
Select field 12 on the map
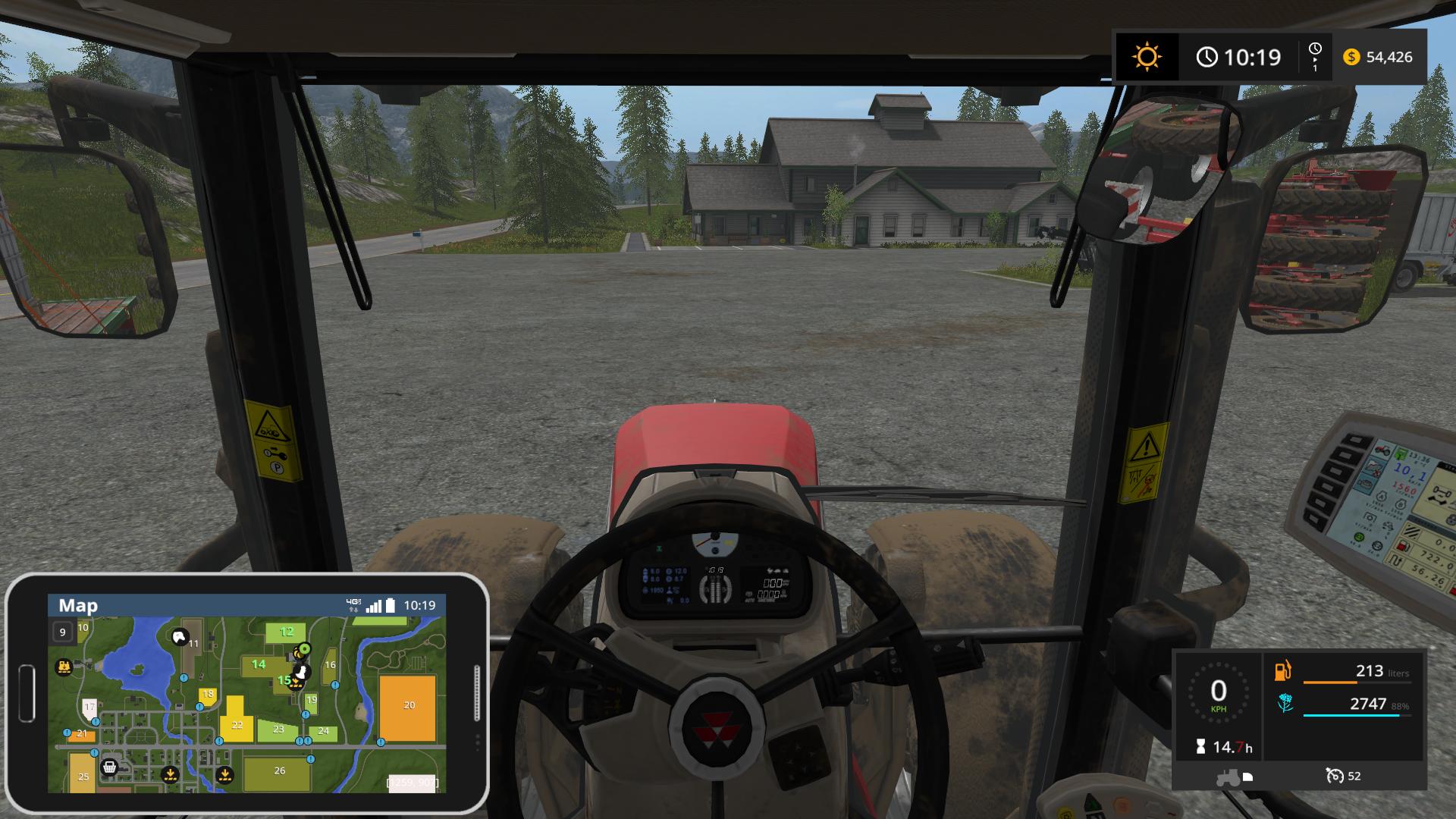pos(286,632)
